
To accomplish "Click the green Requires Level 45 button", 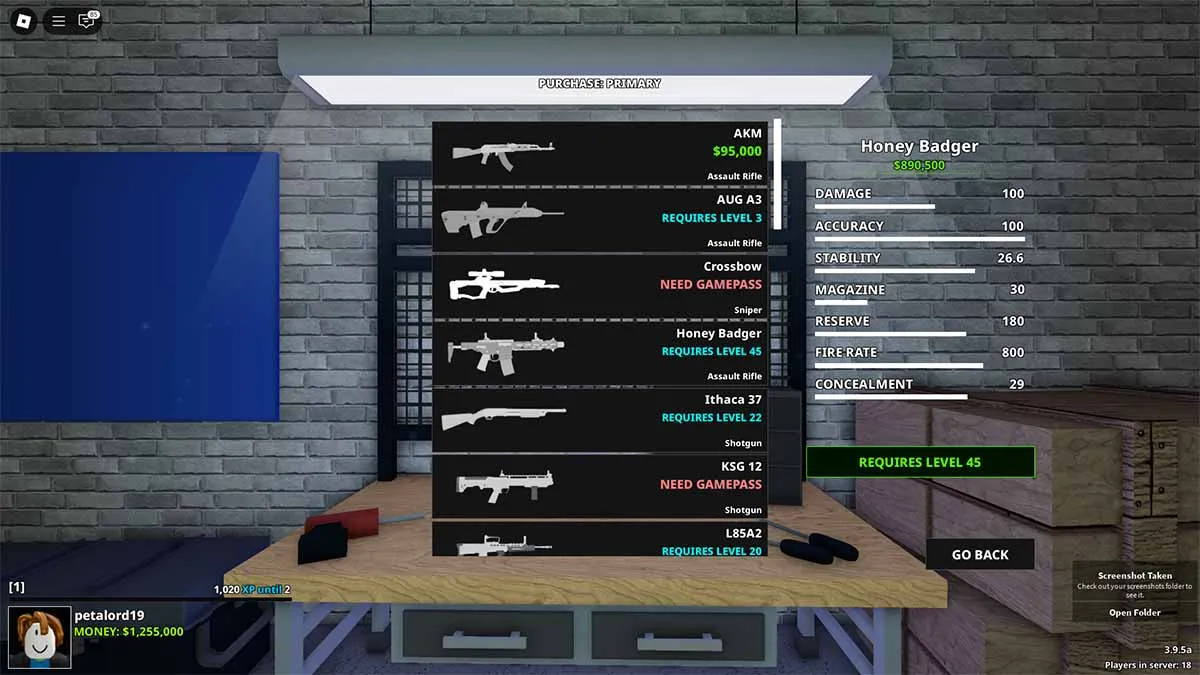I will pyautogui.click(x=920, y=462).
